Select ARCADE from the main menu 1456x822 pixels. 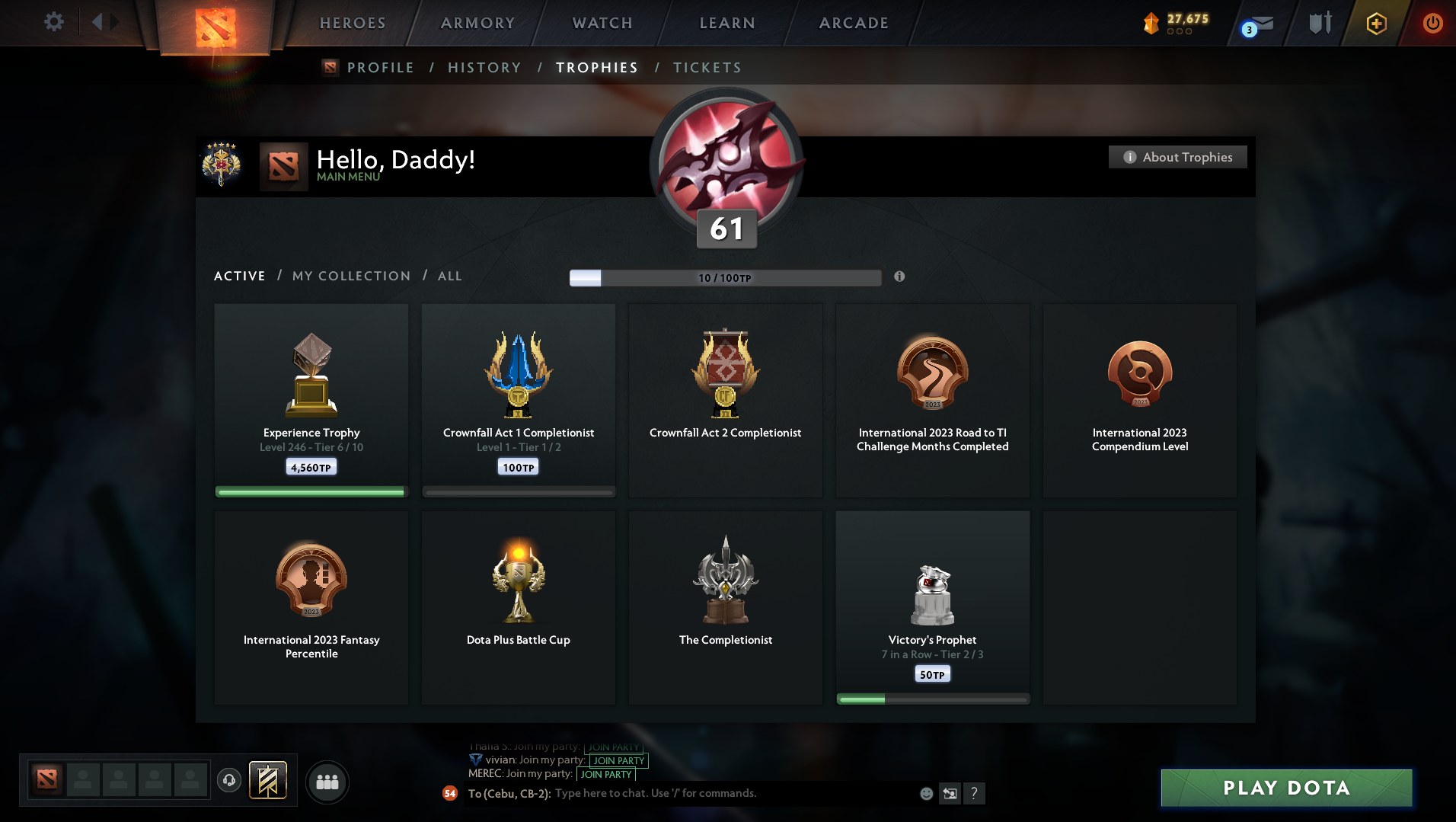coord(853,23)
